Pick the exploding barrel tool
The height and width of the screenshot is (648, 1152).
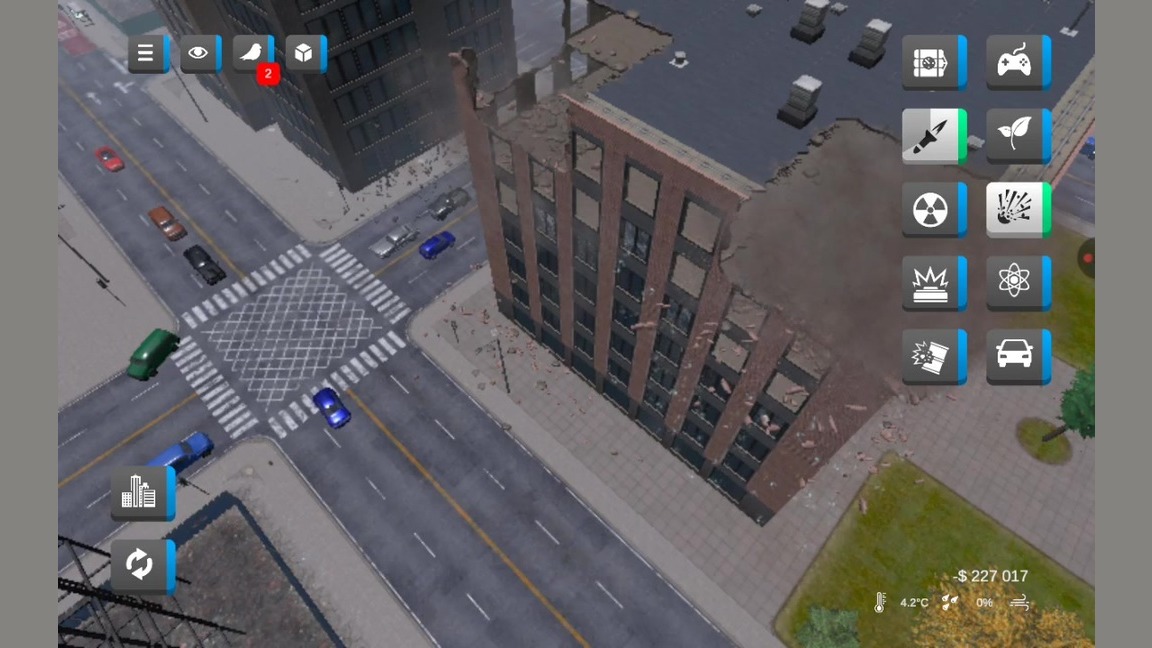pos(931,357)
